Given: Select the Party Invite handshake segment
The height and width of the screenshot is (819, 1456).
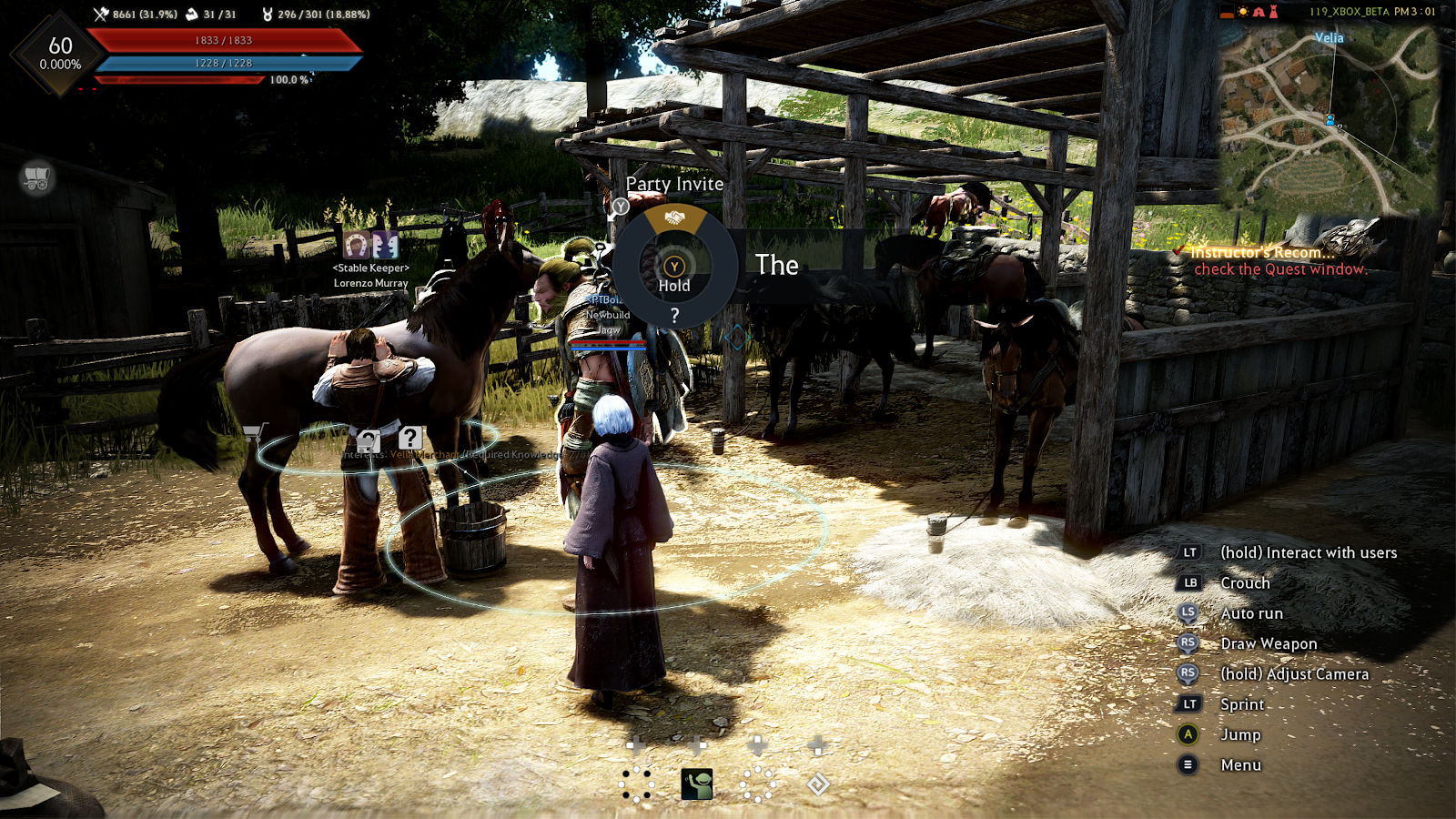Looking at the screenshot, I should [674, 218].
